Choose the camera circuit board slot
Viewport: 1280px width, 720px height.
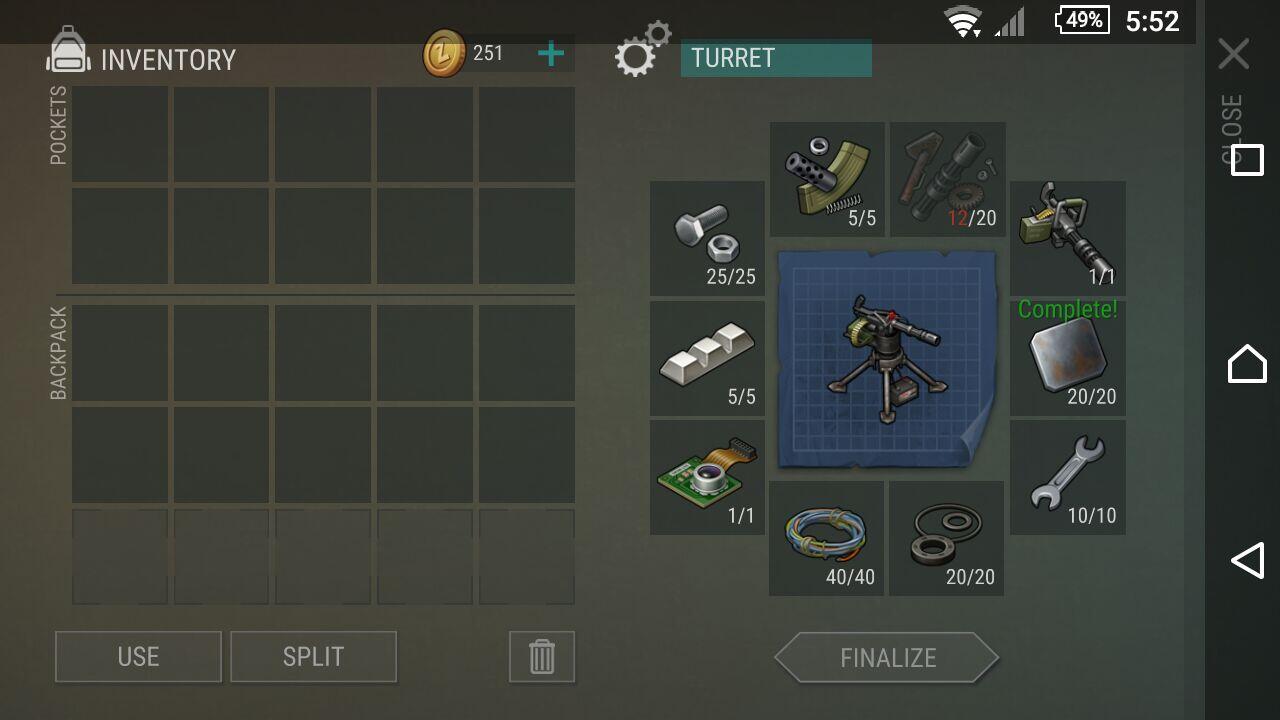pos(707,477)
